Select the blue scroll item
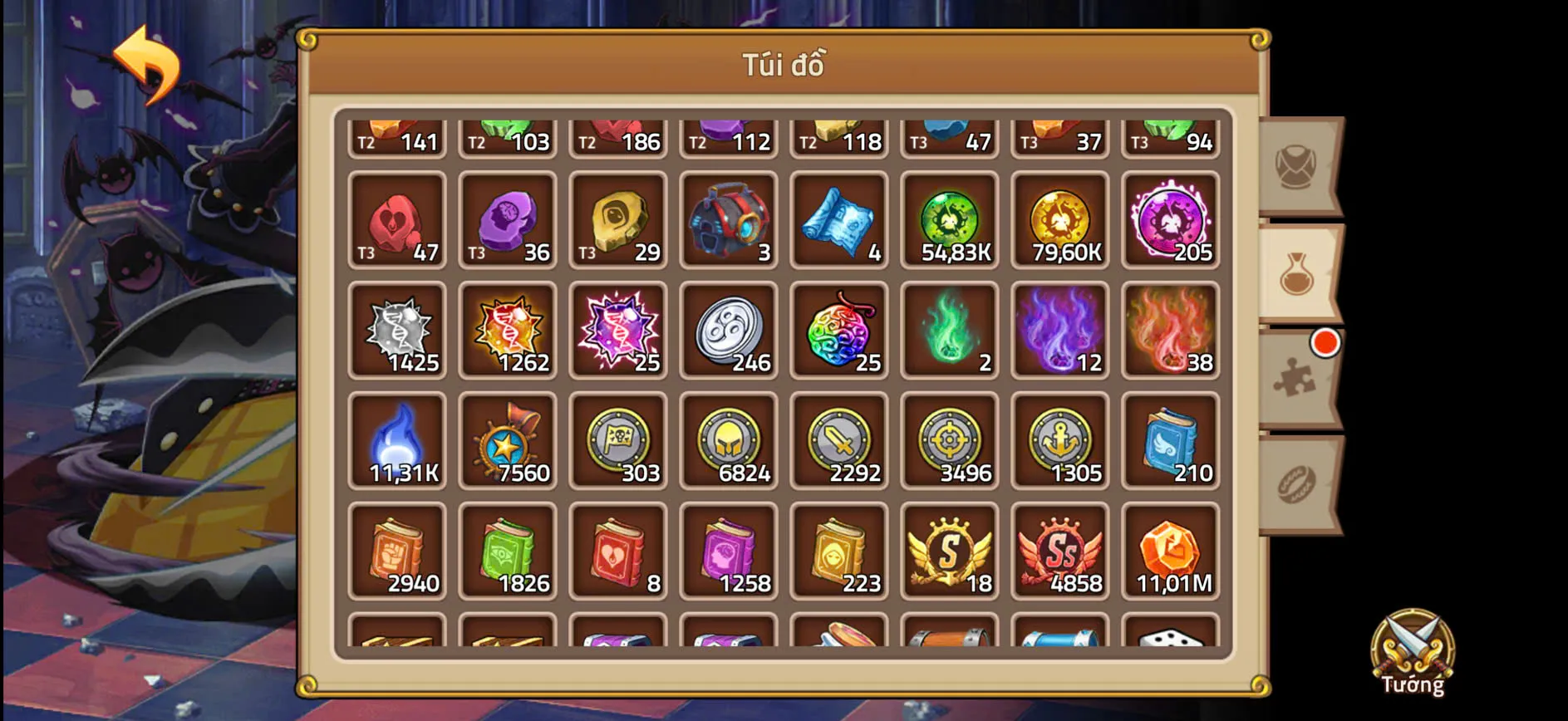 pyautogui.click(x=839, y=220)
